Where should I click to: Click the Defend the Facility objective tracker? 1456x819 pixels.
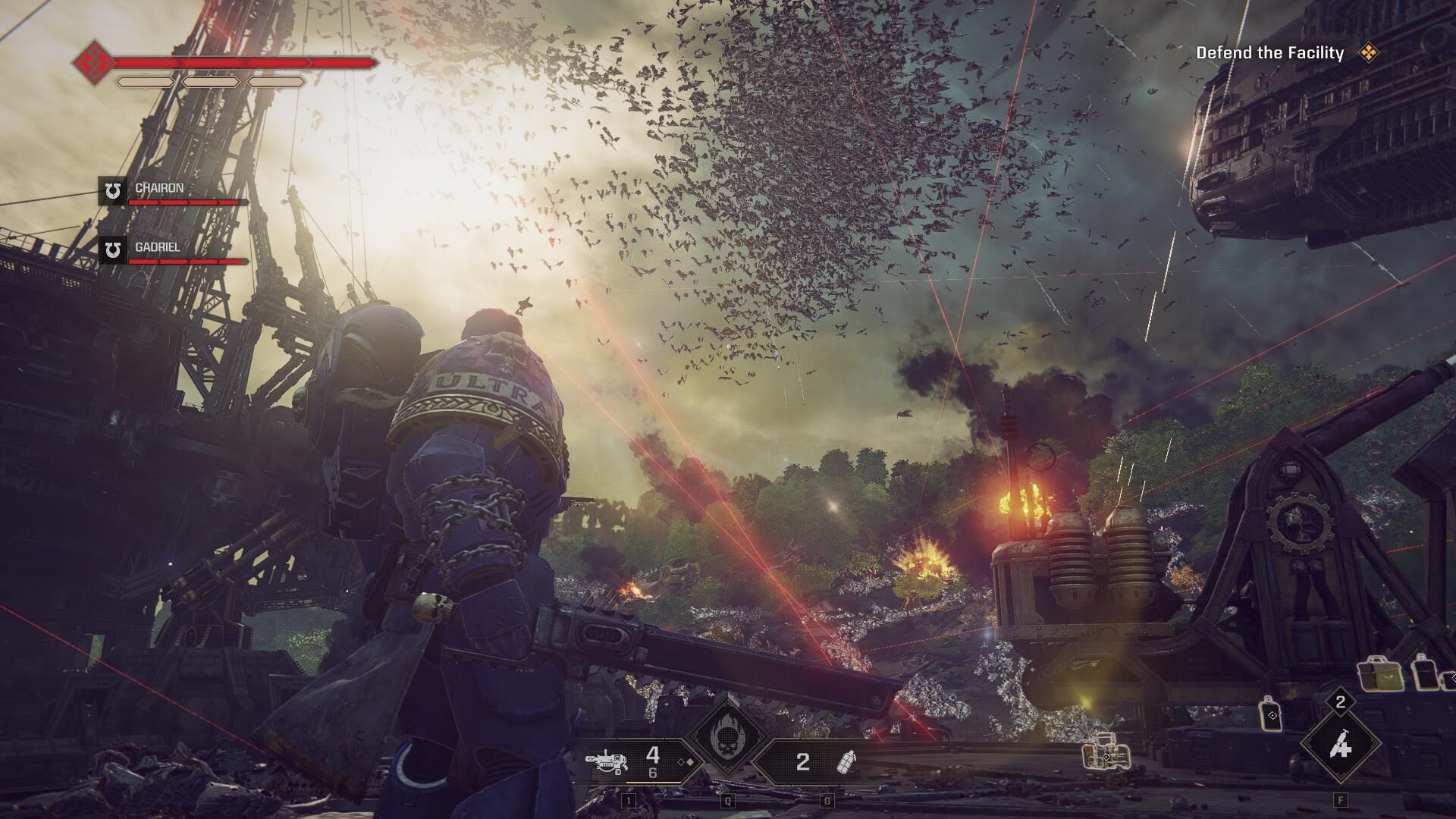(x=1269, y=53)
